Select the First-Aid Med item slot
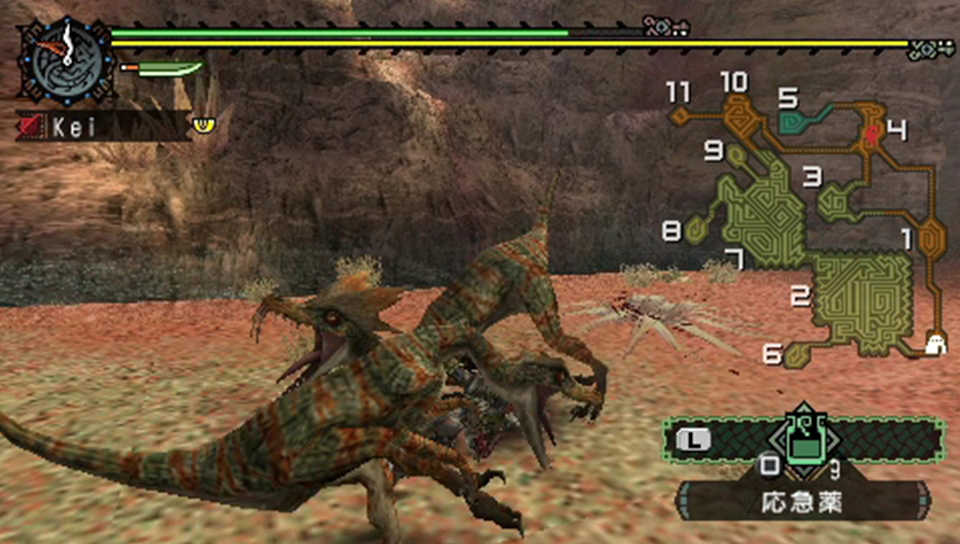Screen dimensions: 960x544 tap(802, 441)
